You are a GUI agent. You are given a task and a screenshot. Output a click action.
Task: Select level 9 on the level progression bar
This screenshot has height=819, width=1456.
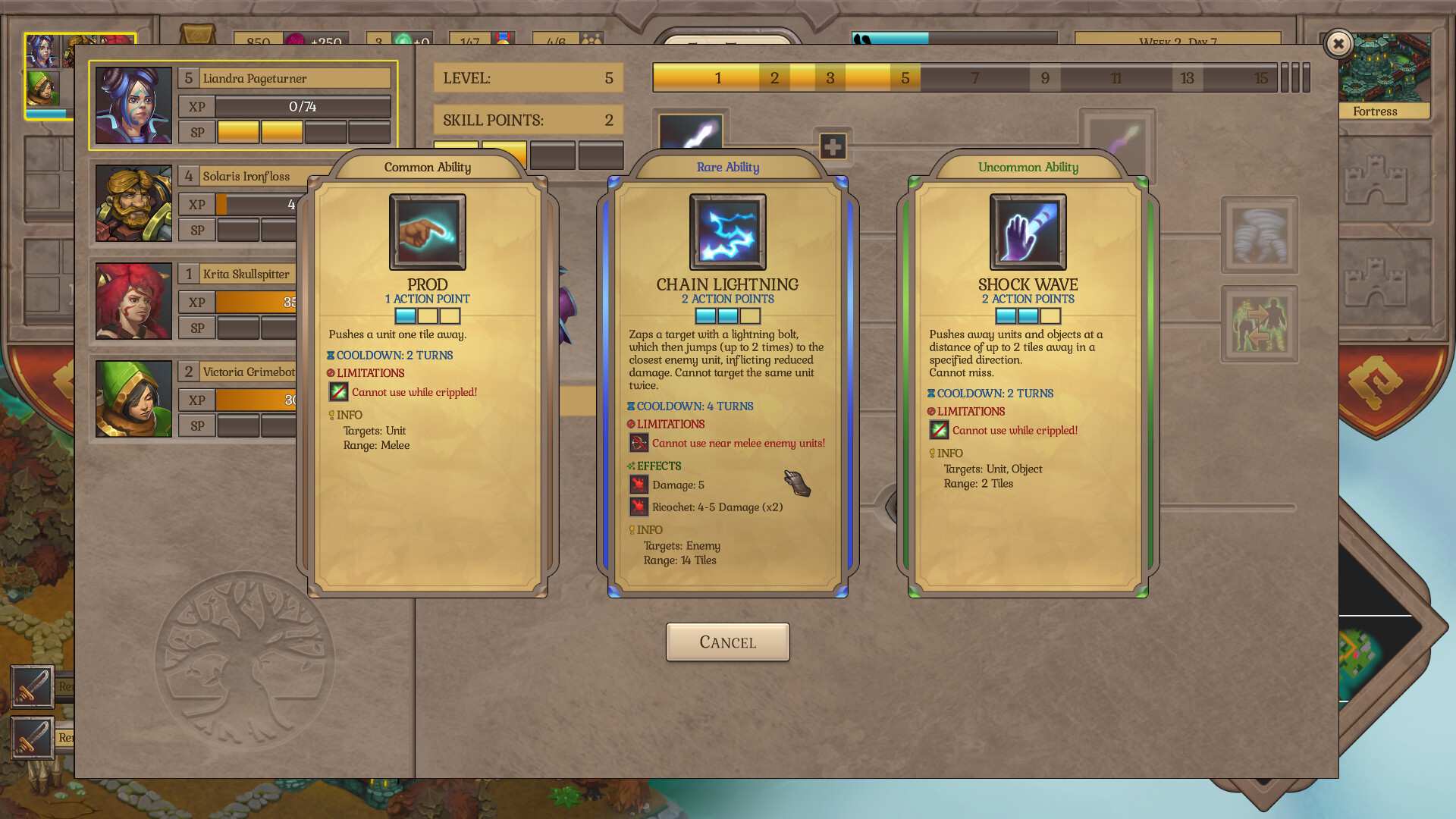point(1046,77)
